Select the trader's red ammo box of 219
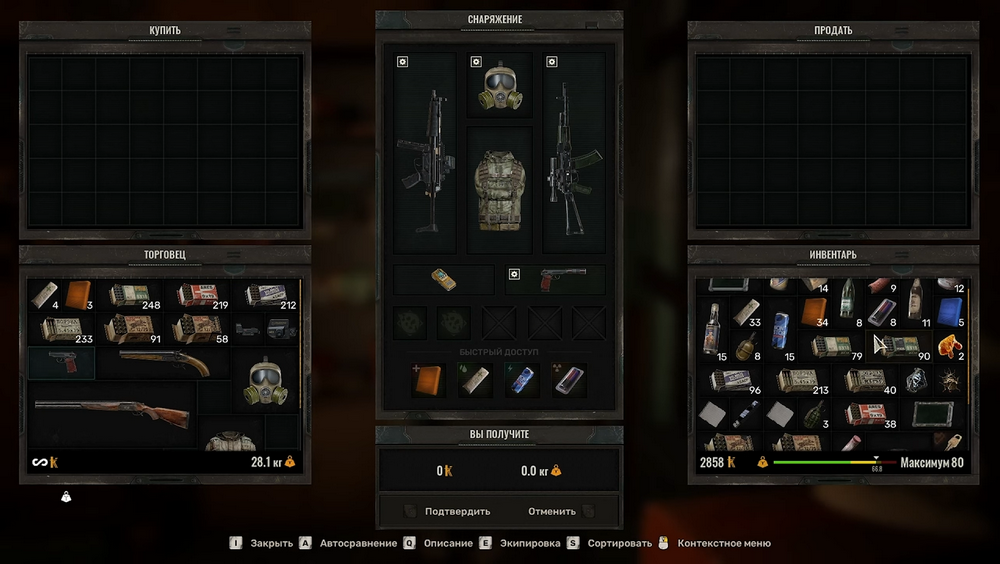 197,294
